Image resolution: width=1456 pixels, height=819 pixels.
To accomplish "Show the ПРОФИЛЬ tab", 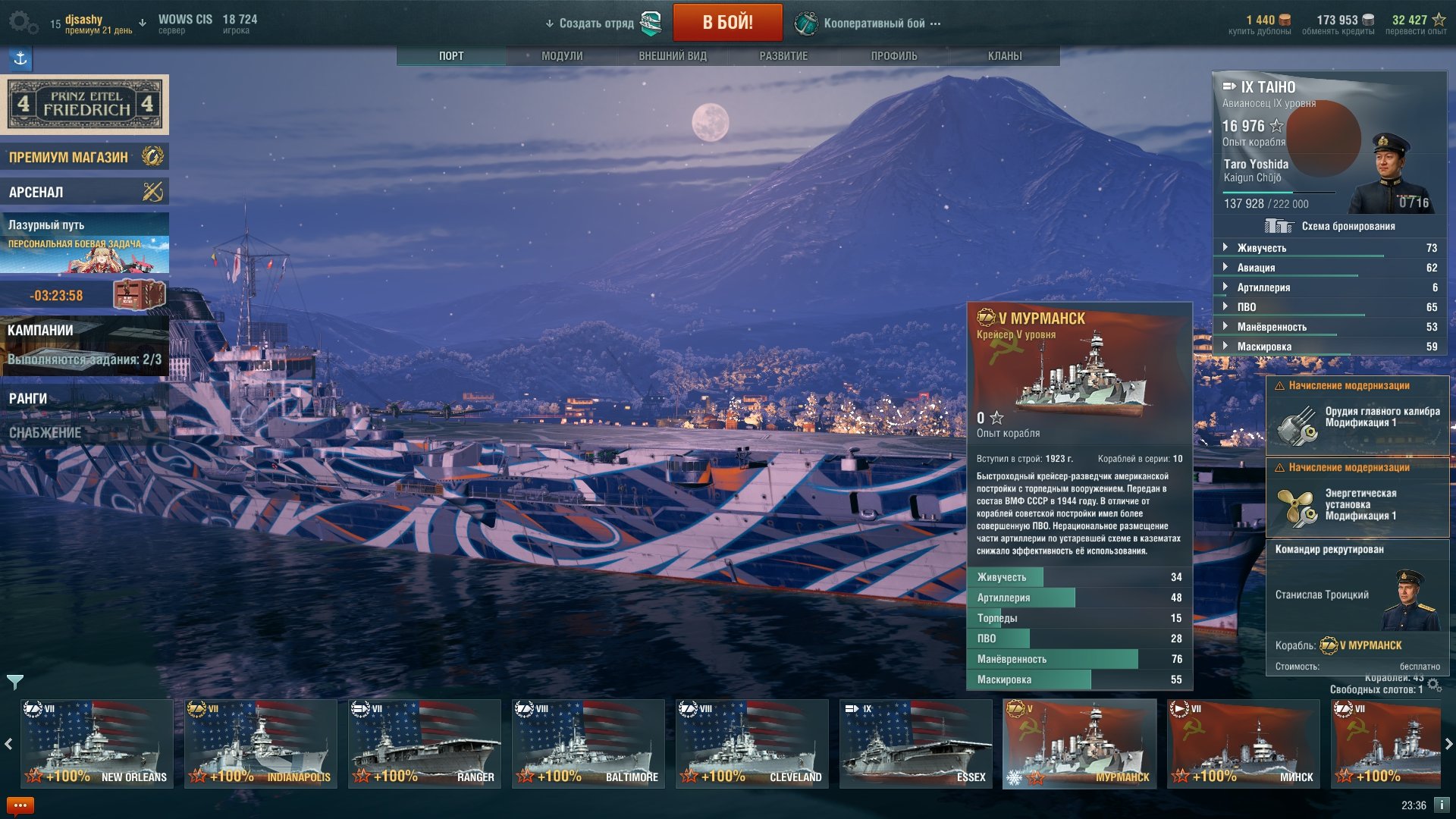I will coord(894,56).
